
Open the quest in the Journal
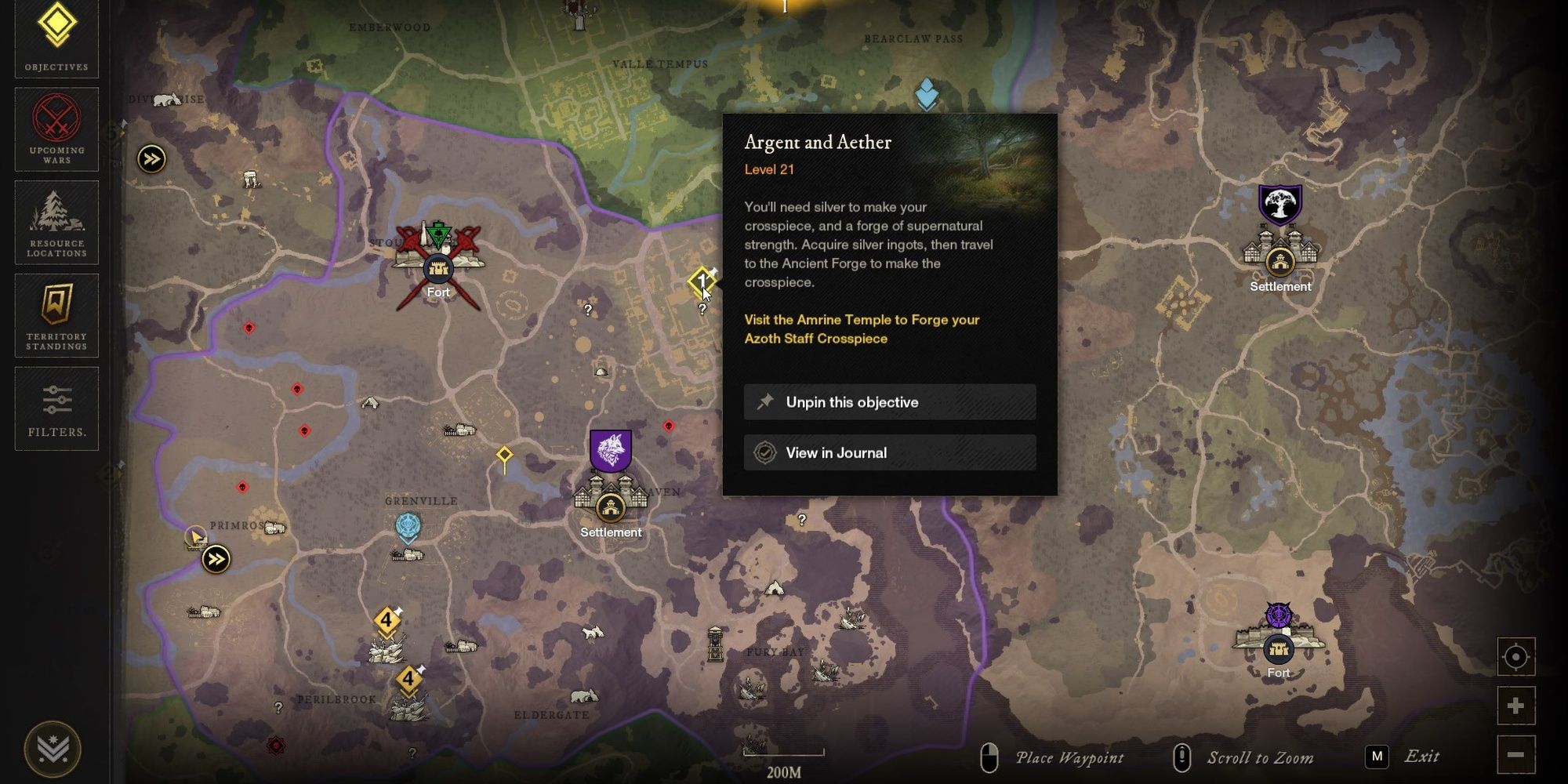[890, 452]
